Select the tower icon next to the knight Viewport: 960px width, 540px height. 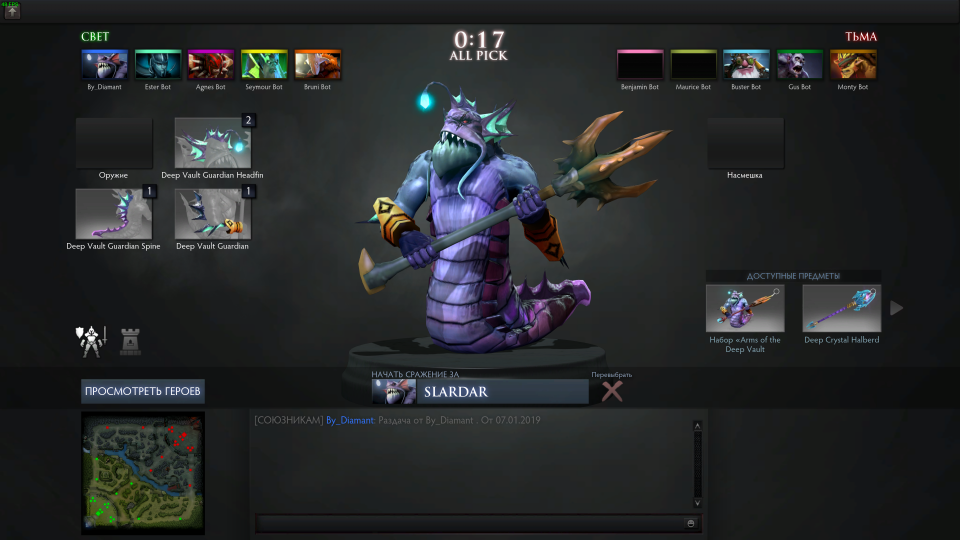130,342
